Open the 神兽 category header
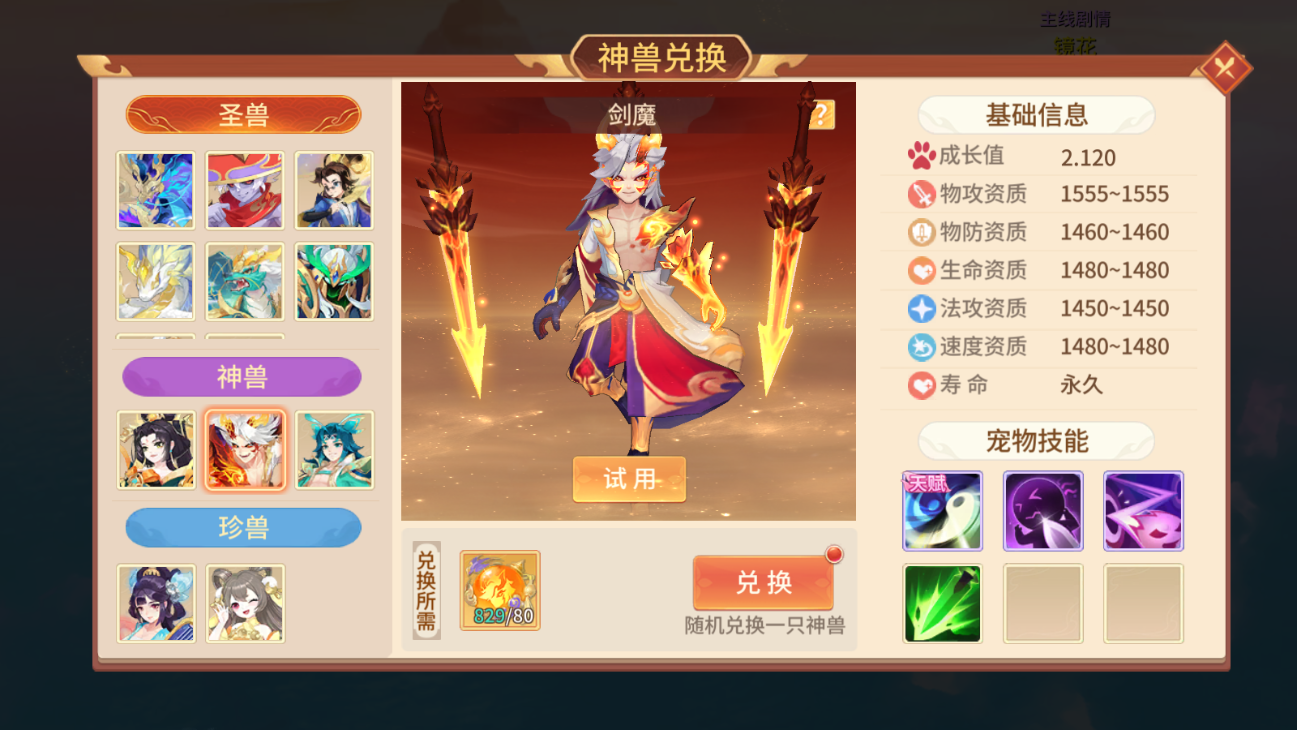The height and width of the screenshot is (730, 1297). [x=243, y=377]
